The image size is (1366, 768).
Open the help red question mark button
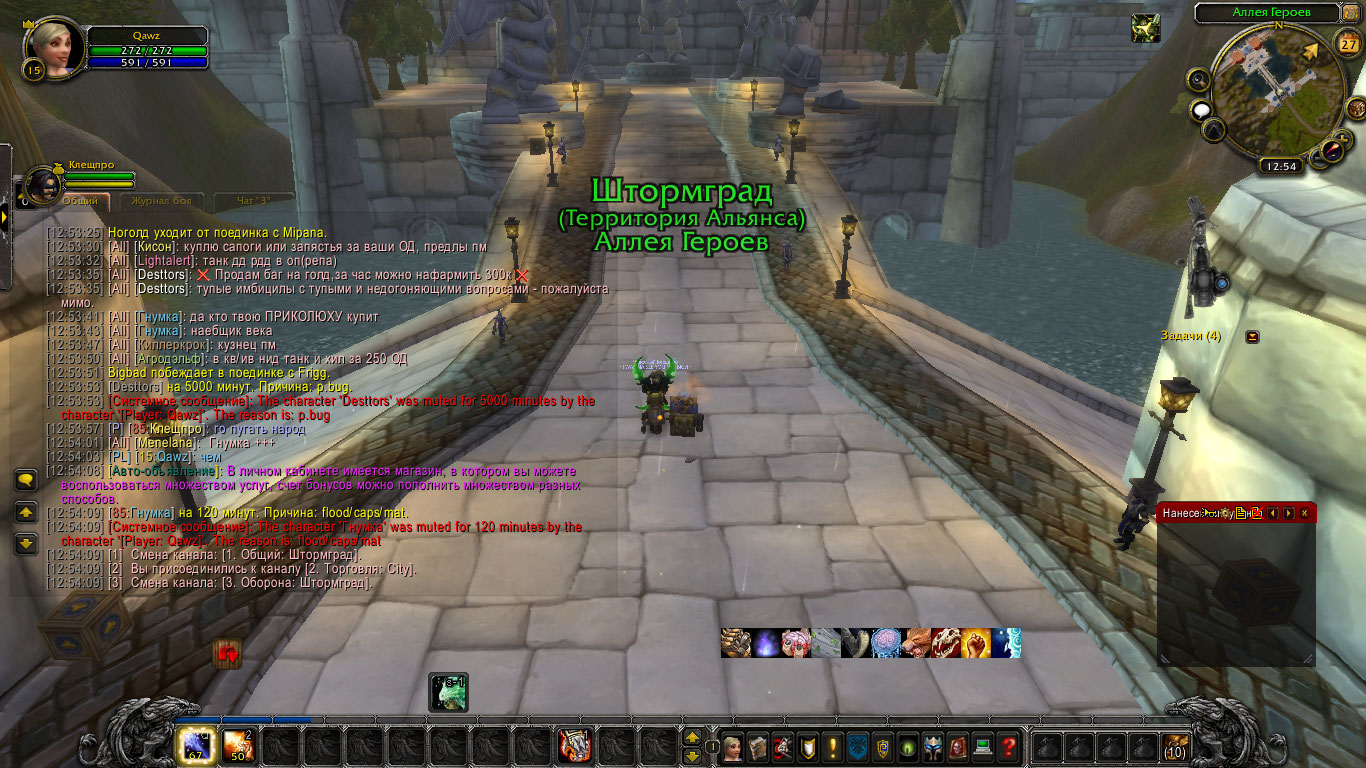click(x=1008, y=746)
